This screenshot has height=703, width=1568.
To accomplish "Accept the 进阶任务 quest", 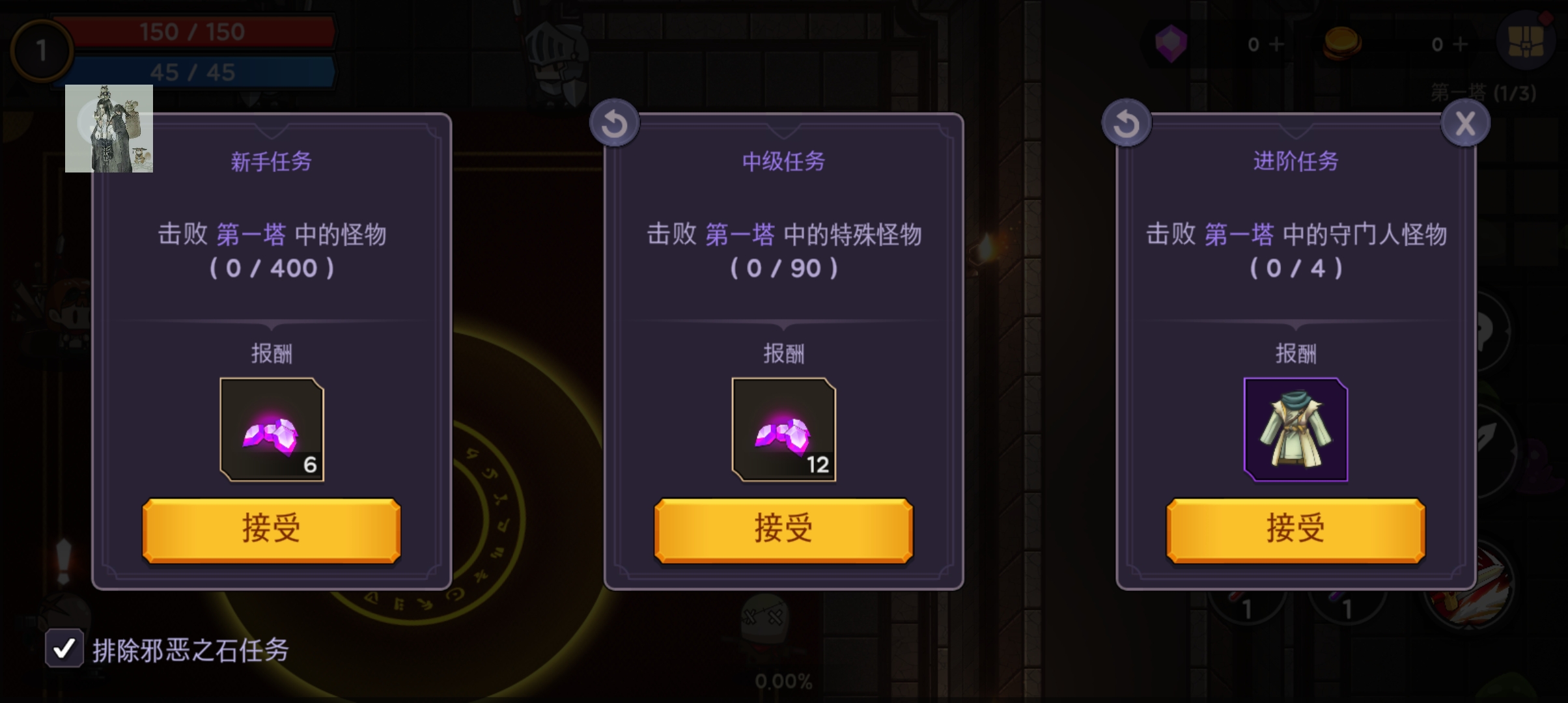I will click(x=1295, y=529).
